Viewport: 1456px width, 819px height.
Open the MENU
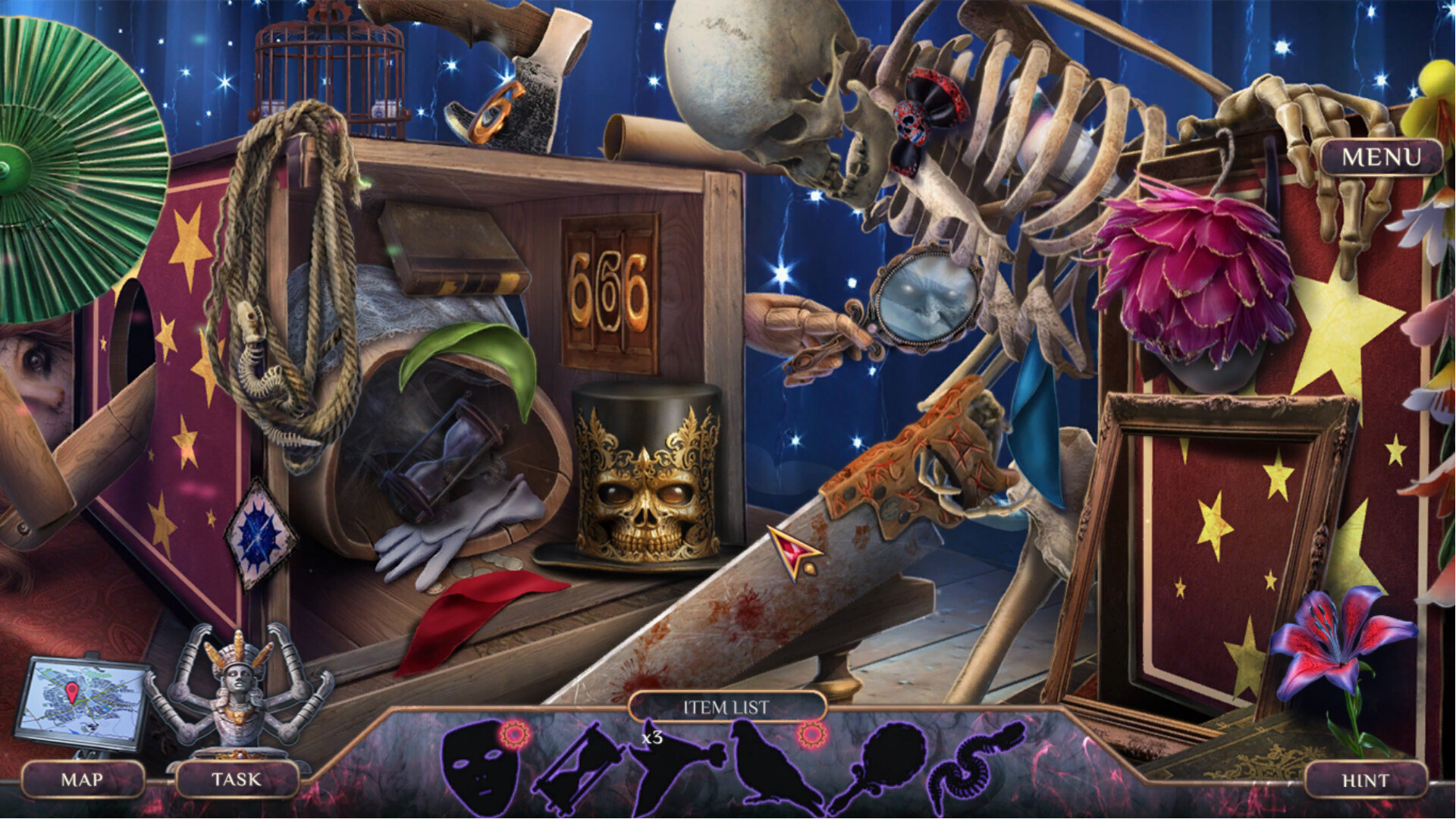(x=1382, y=158)
